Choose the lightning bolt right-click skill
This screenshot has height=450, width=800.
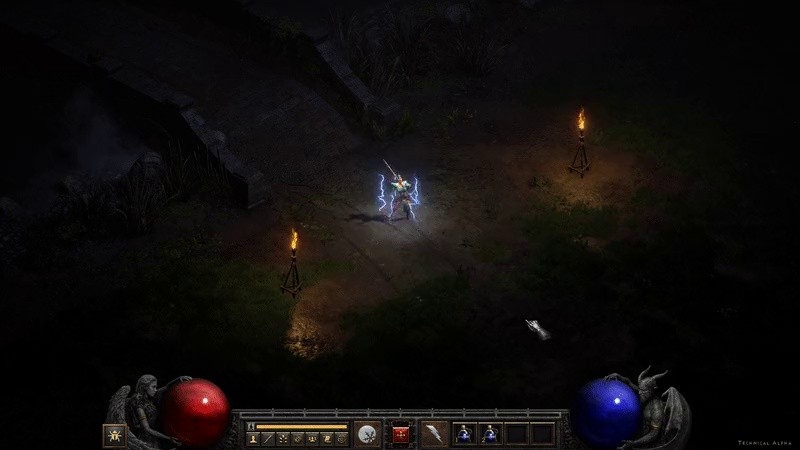(x=433, y=434)
